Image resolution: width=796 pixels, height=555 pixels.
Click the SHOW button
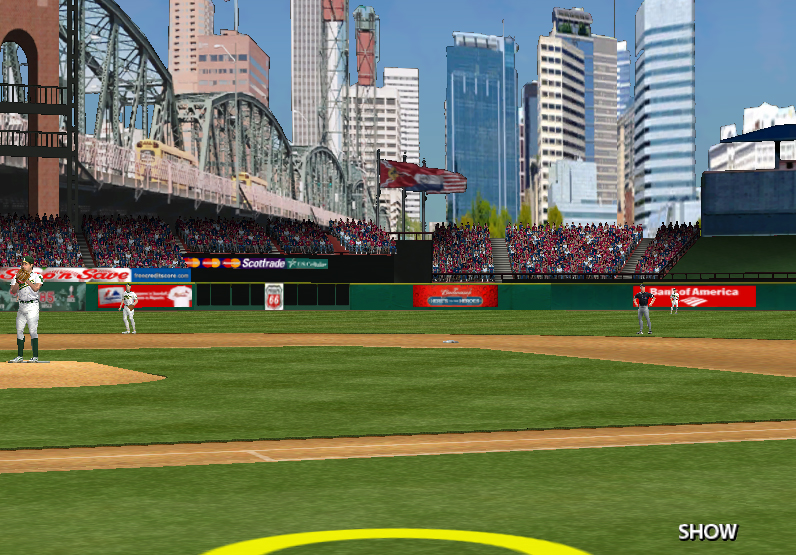click(x=707, y=532)
